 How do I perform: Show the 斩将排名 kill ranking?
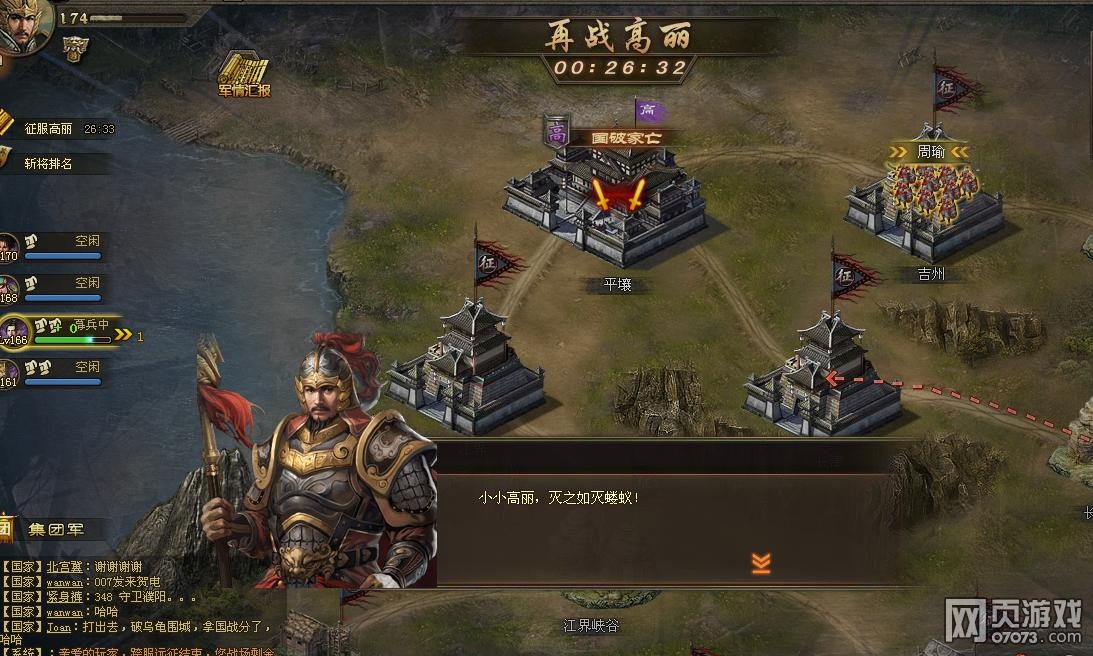(48, 163)
